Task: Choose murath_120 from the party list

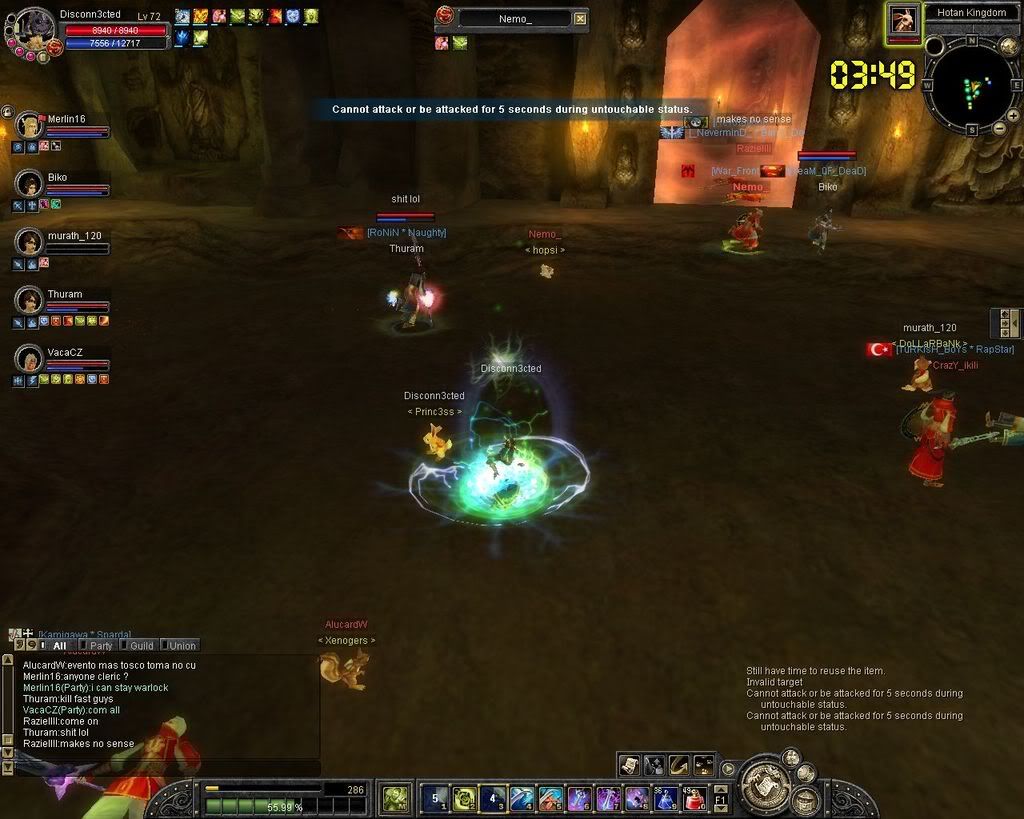Action: click(30, 242)
